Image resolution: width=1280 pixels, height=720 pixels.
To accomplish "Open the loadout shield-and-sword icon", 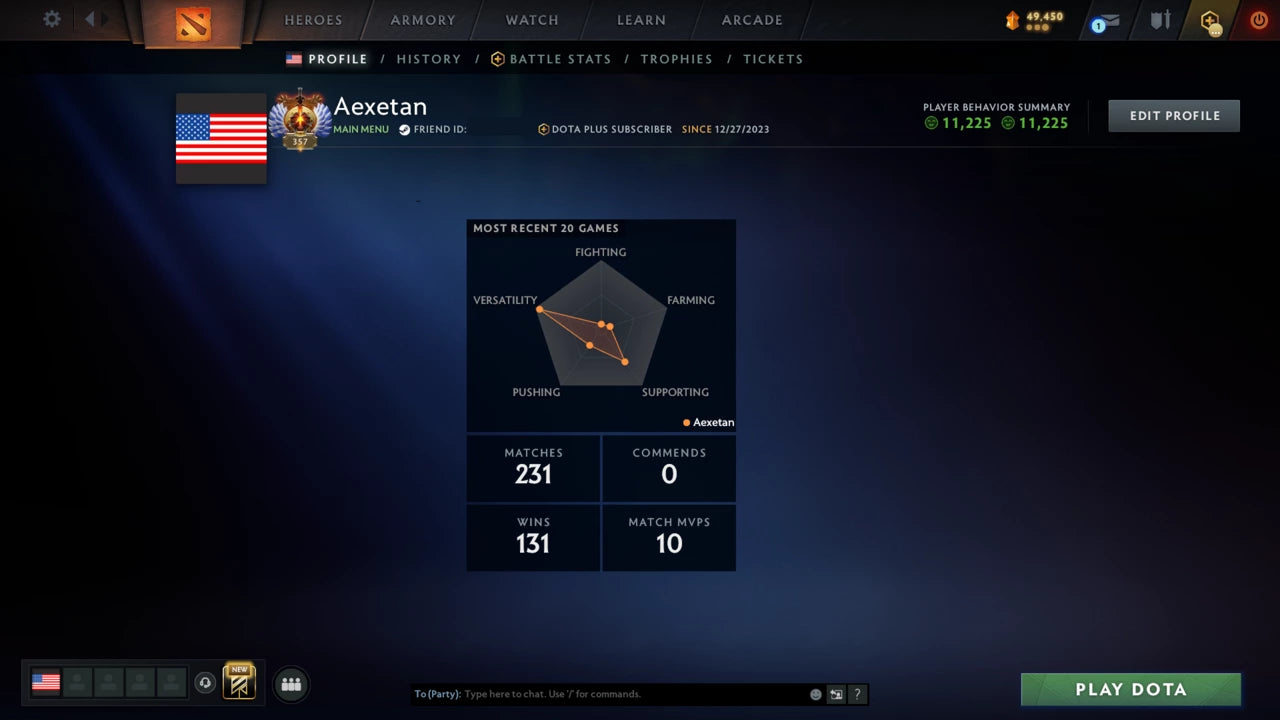I will pos(1159,19).
